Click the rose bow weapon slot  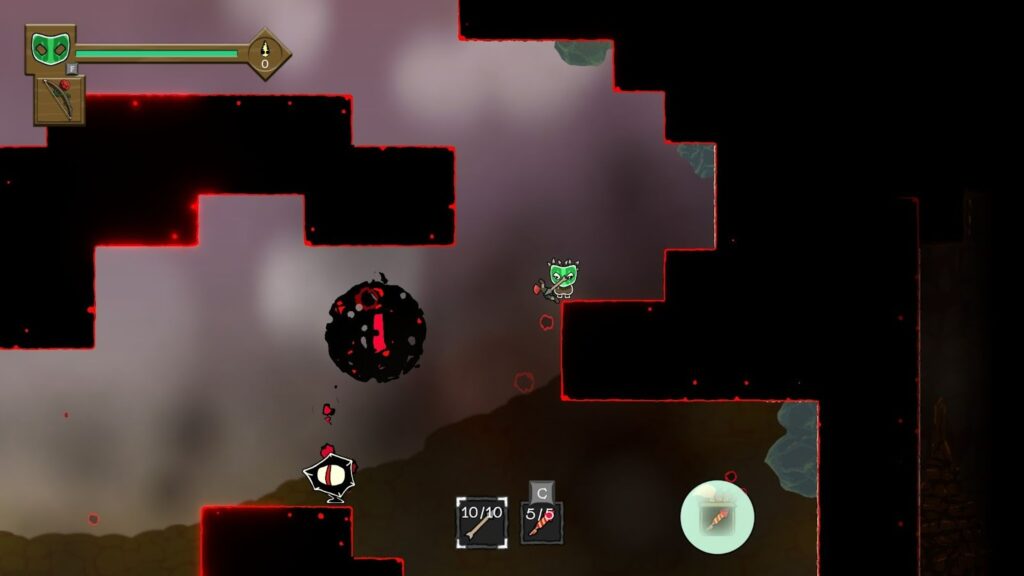[59, 100]
